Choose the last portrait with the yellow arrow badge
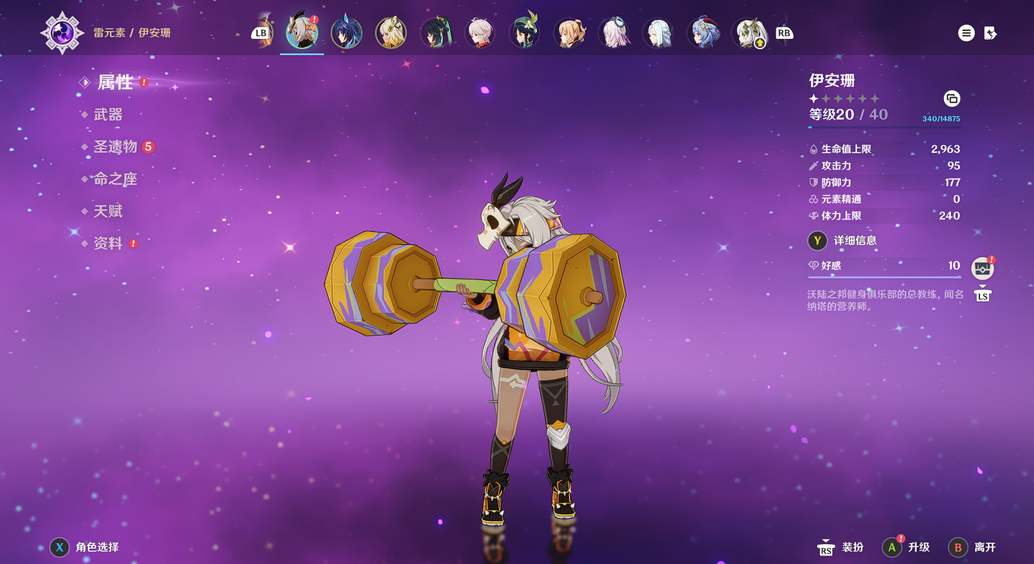The height and width of the screenshot is (564, 1034). click(750, 33)
